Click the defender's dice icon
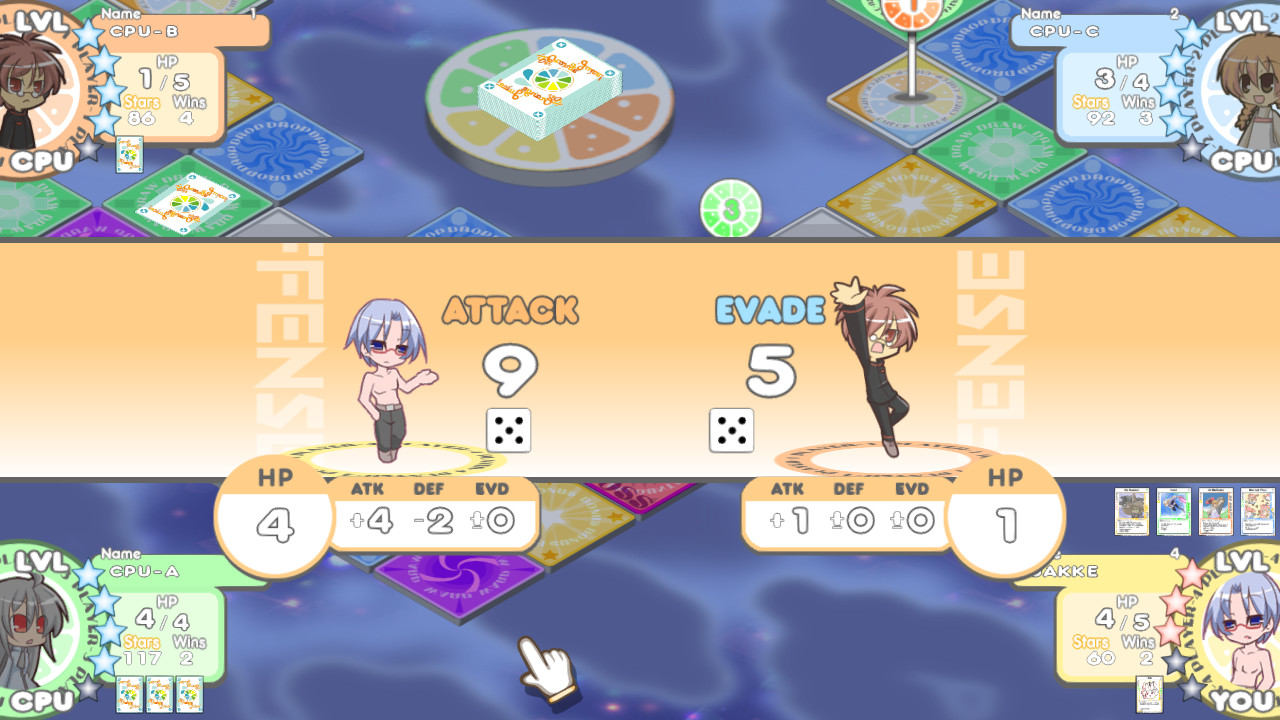Image resolution: width=1280 pixels, height=720 pixels. click(731, 430)
